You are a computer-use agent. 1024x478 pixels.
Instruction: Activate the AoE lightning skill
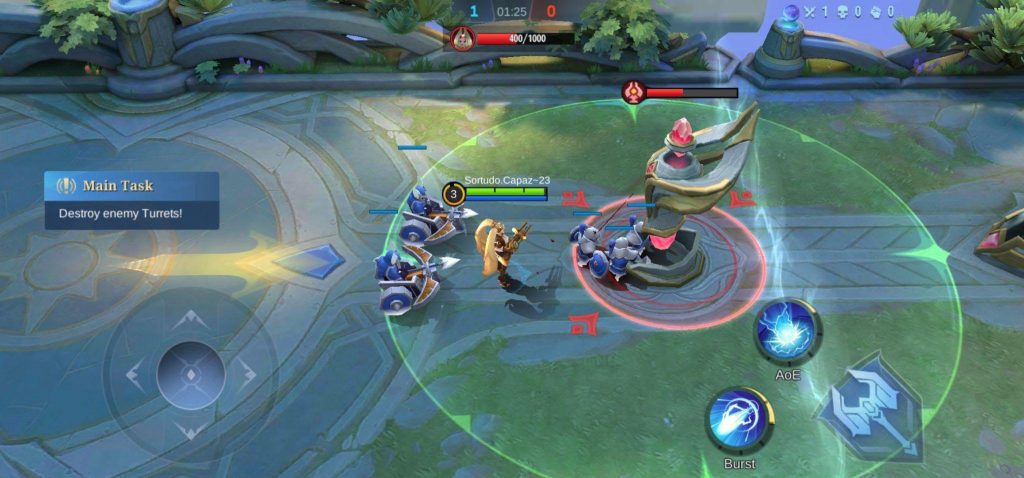pos(787,331)
